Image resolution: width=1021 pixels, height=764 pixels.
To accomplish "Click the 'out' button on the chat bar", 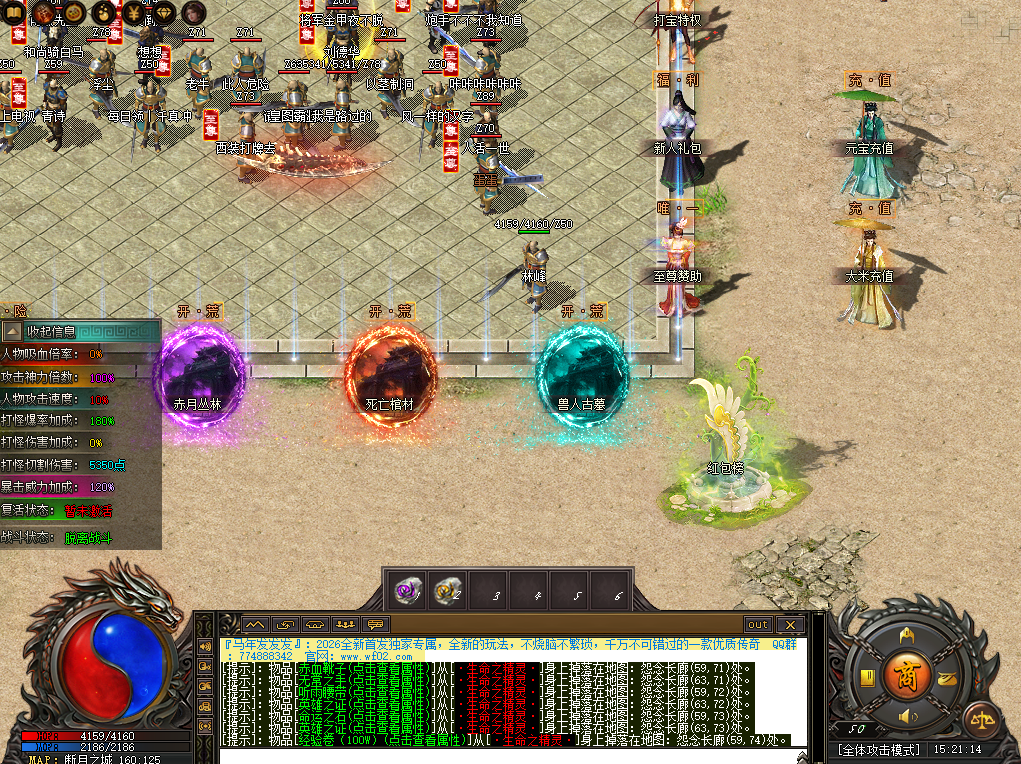I will [x=758, y=625].
